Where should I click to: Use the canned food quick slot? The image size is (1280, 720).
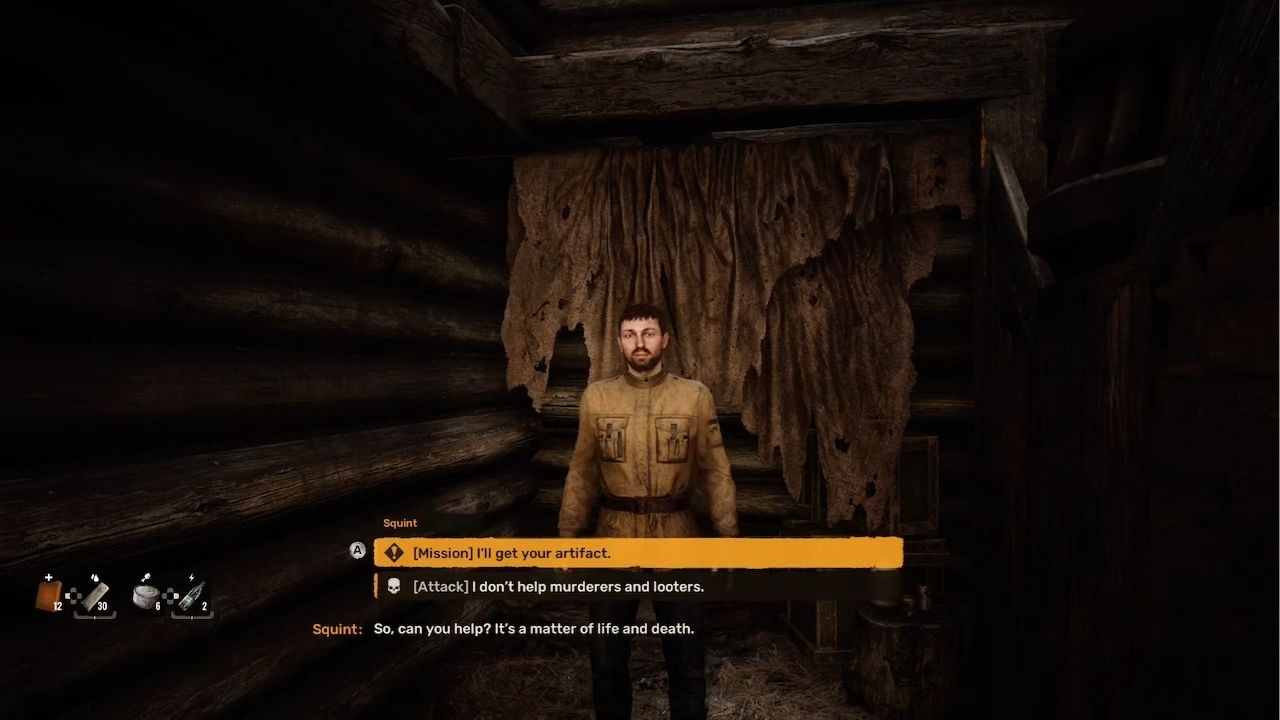click(146, 596)
